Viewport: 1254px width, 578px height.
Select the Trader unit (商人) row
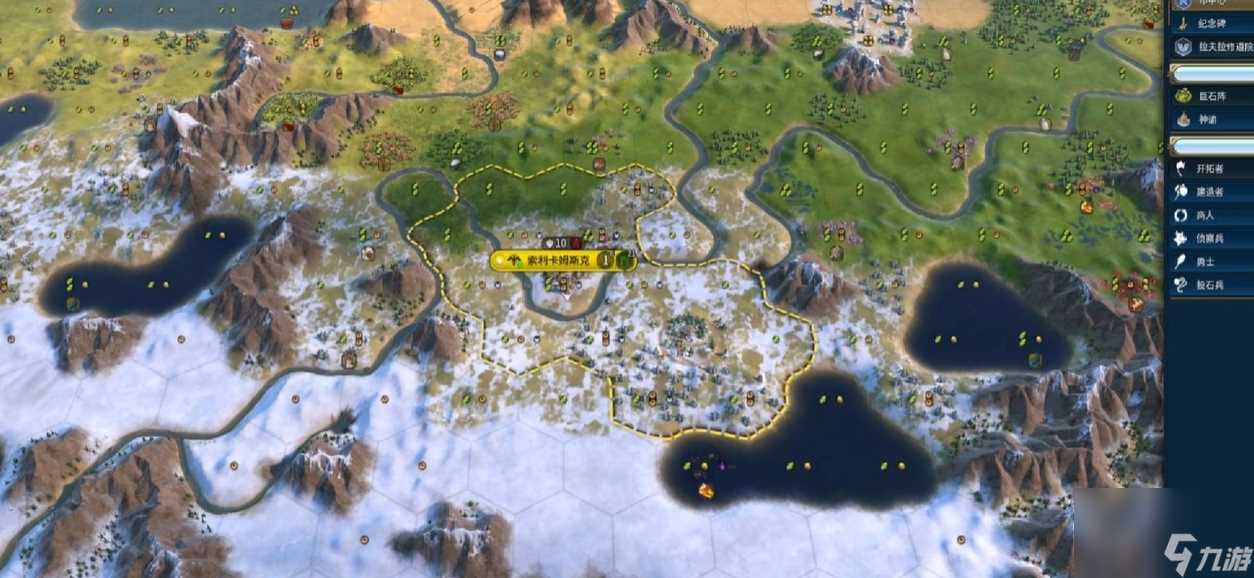pyautogui.click(x=1210, y=215)
